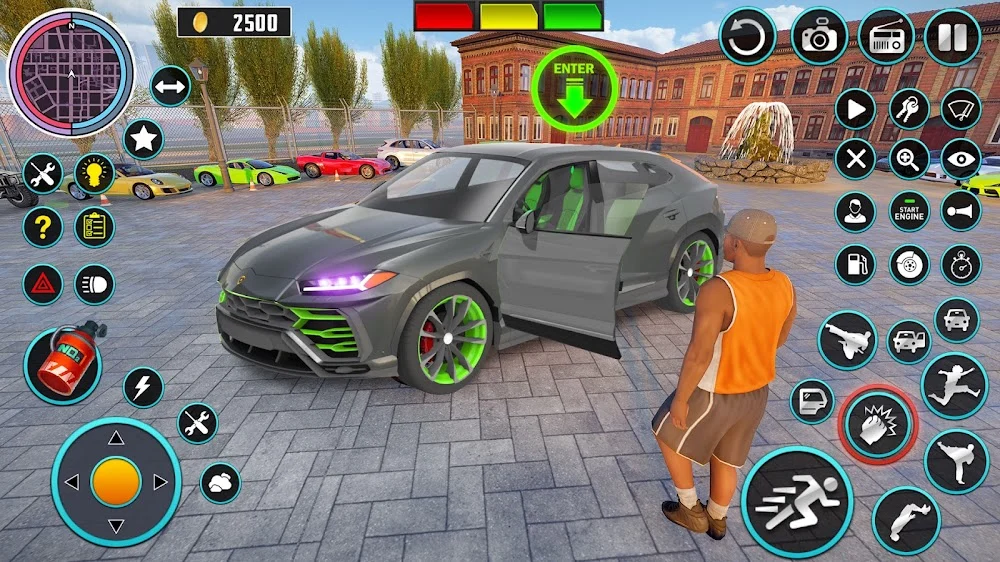Screen dimensions: 1000x562
Task: Tap the green ENTER car button
Action: (x=573, y=88)
